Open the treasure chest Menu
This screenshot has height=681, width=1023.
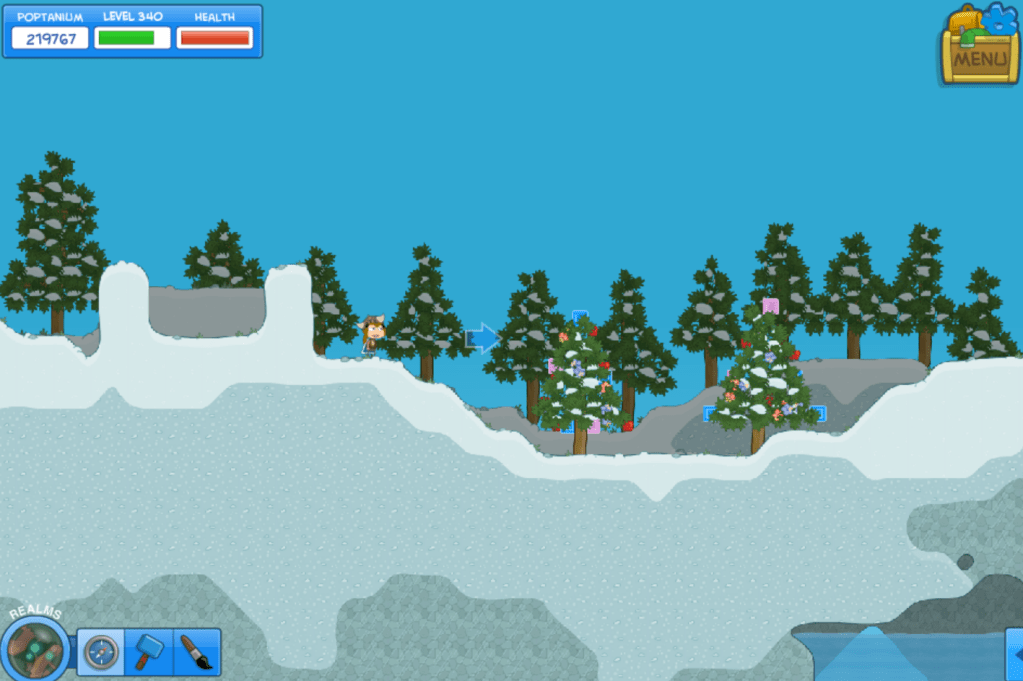click(x=978, y=48)
